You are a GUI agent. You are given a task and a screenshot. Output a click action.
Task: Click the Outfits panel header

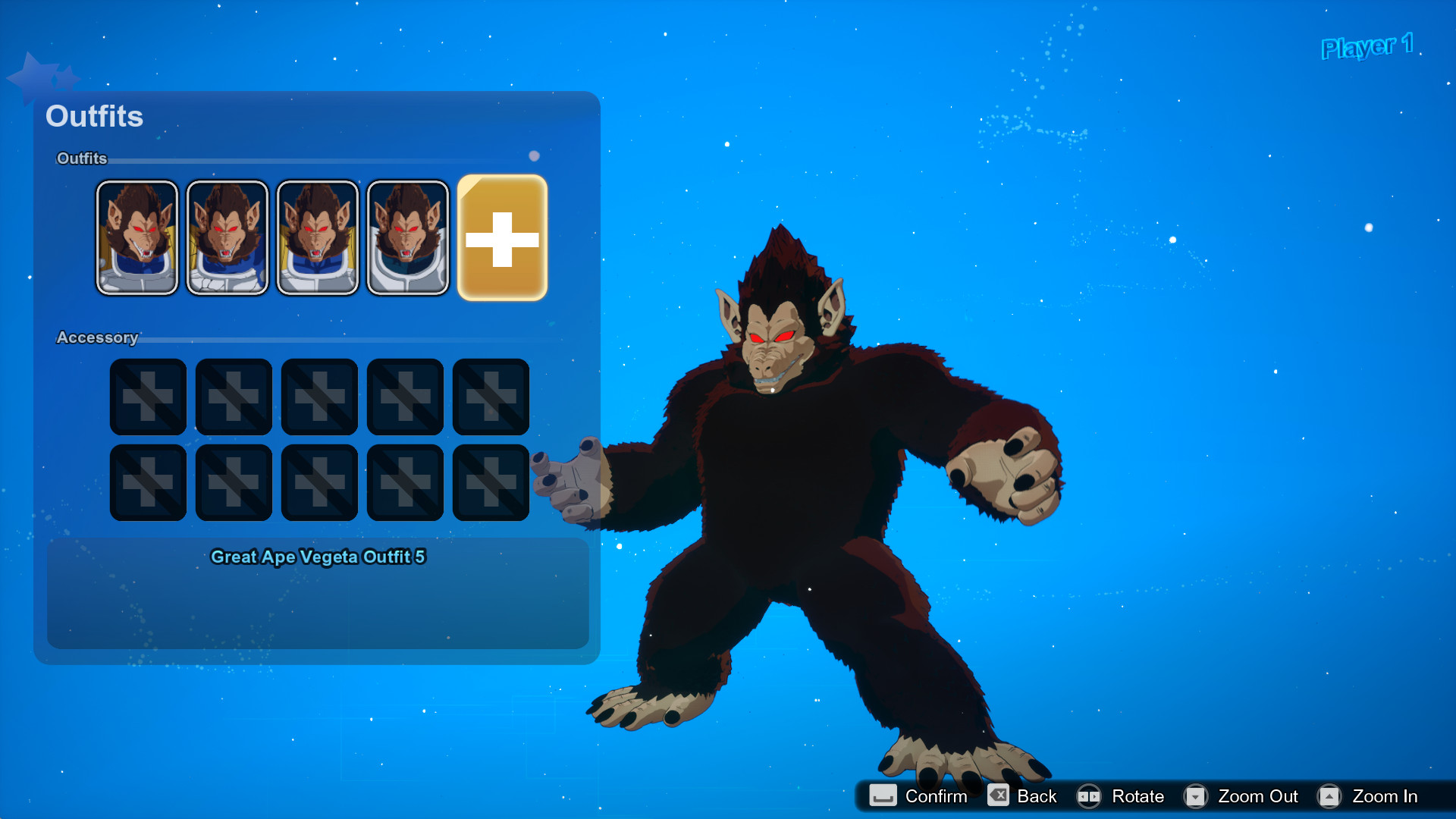(x=94, y=116)
